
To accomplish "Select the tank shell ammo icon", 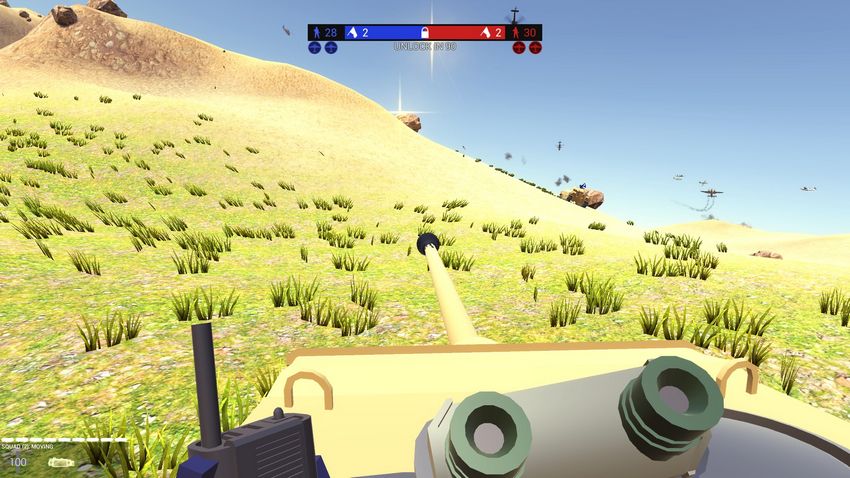I will [x=62, y=462].
